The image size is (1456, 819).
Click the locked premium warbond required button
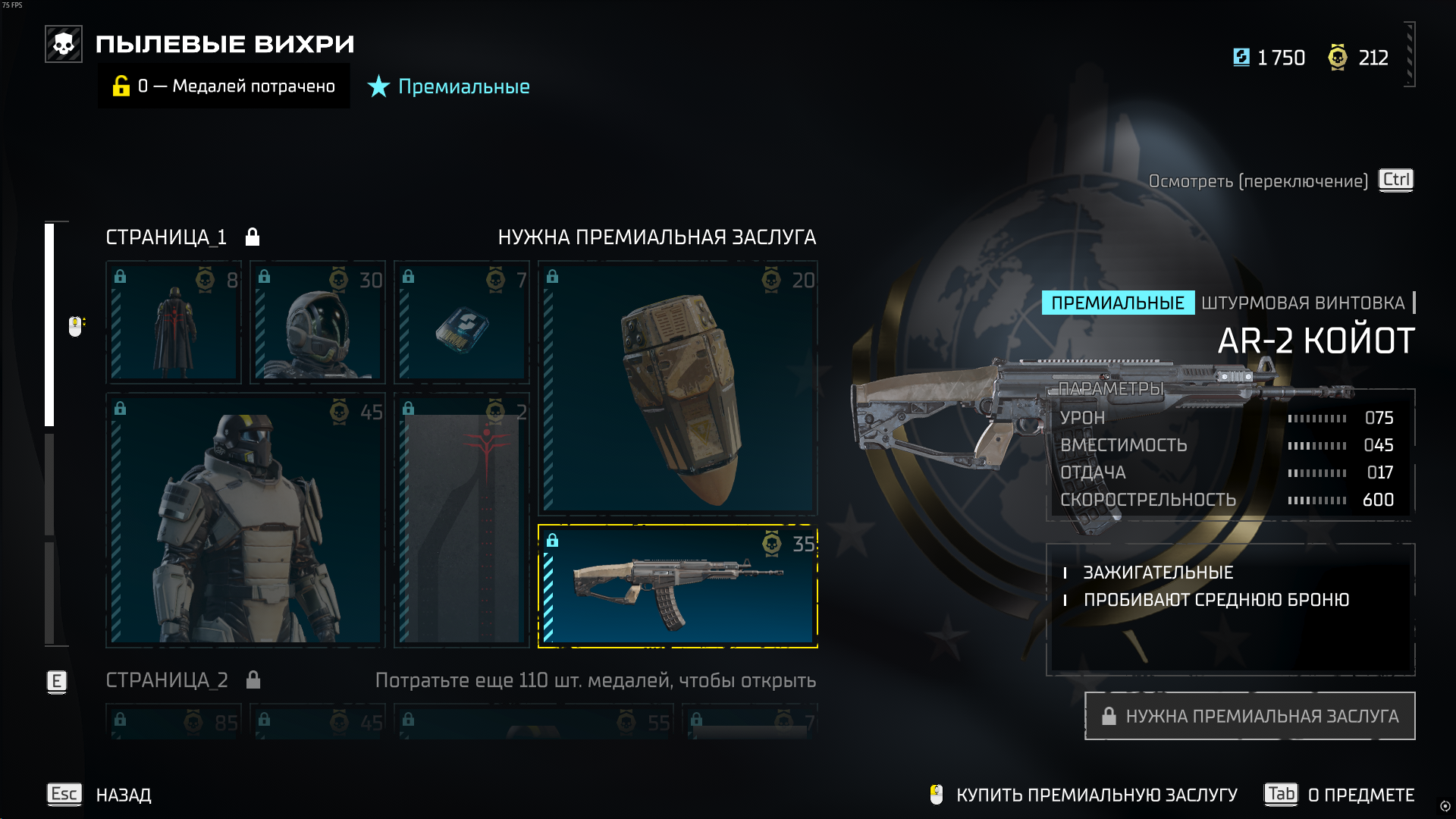[x=1250, y=716]
